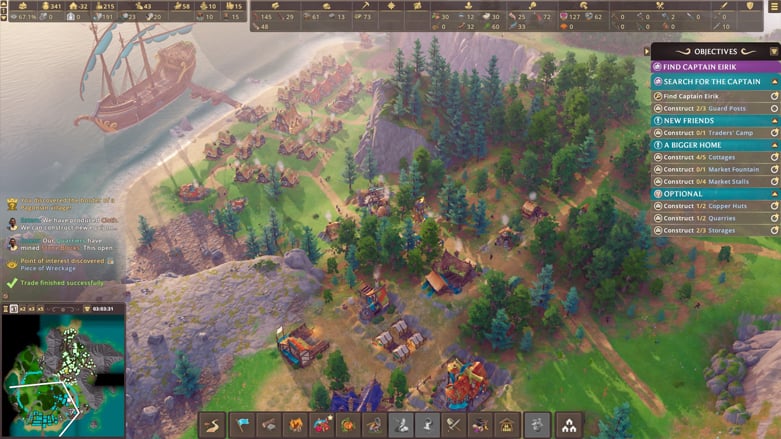This screenshot has height=439, width=781.
Task: Collapse the New Friends objective section
Action: (773, 120)
